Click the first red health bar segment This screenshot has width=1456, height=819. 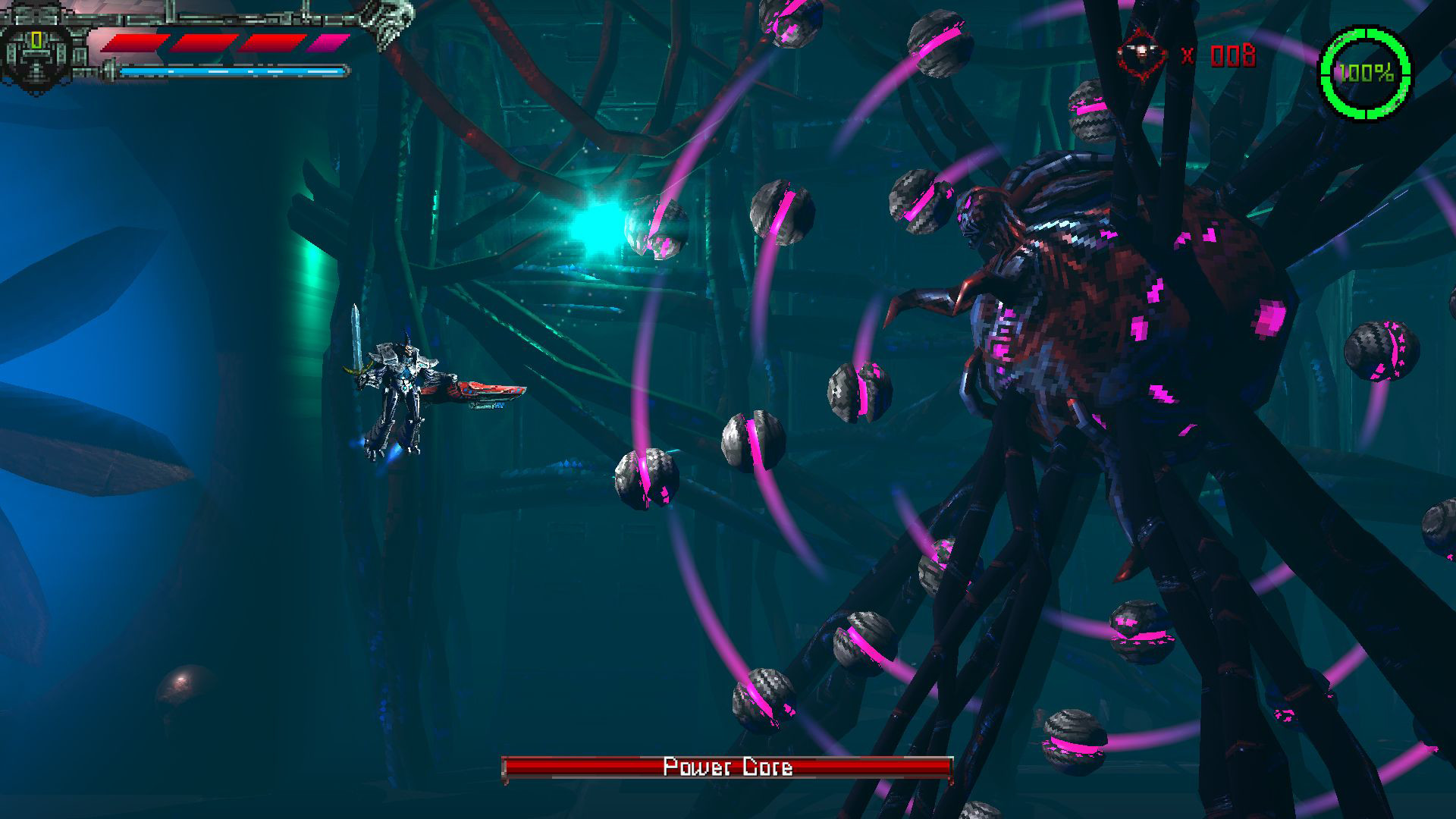[133, 41]
